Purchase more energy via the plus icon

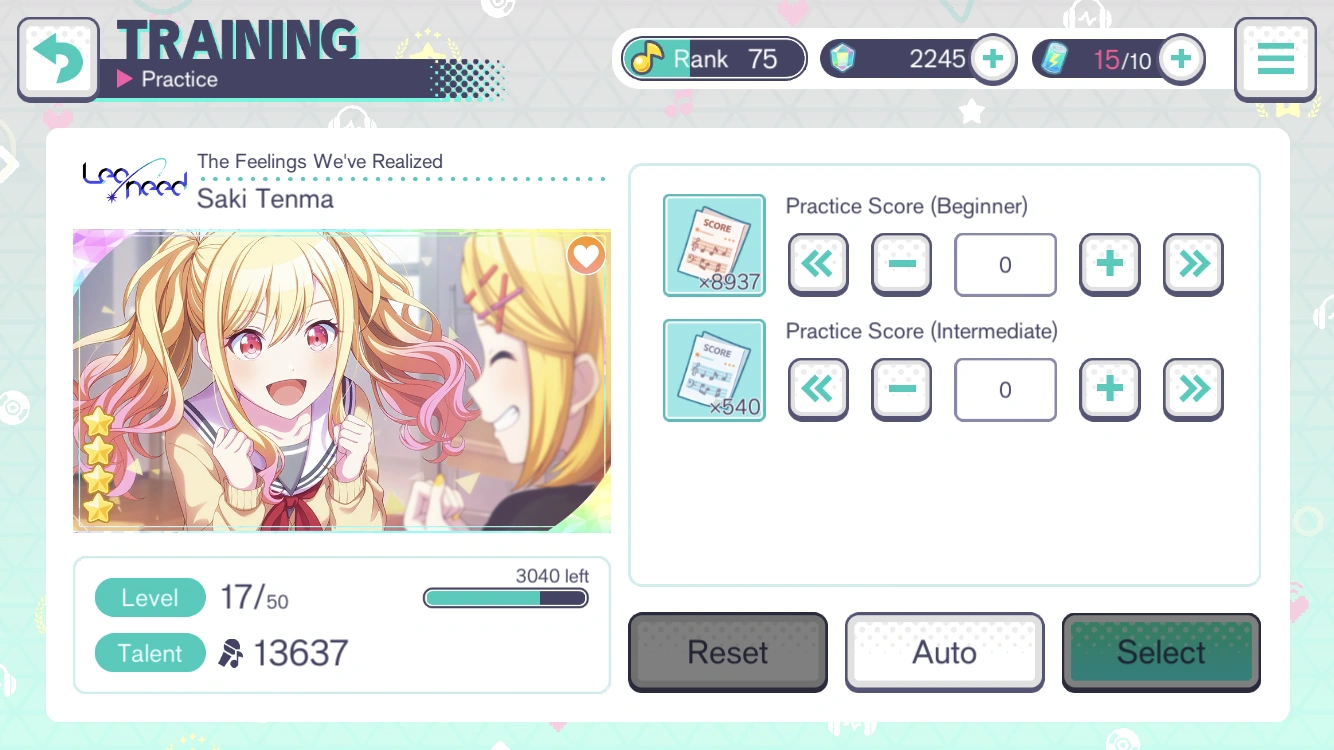tap(1181, 58)
